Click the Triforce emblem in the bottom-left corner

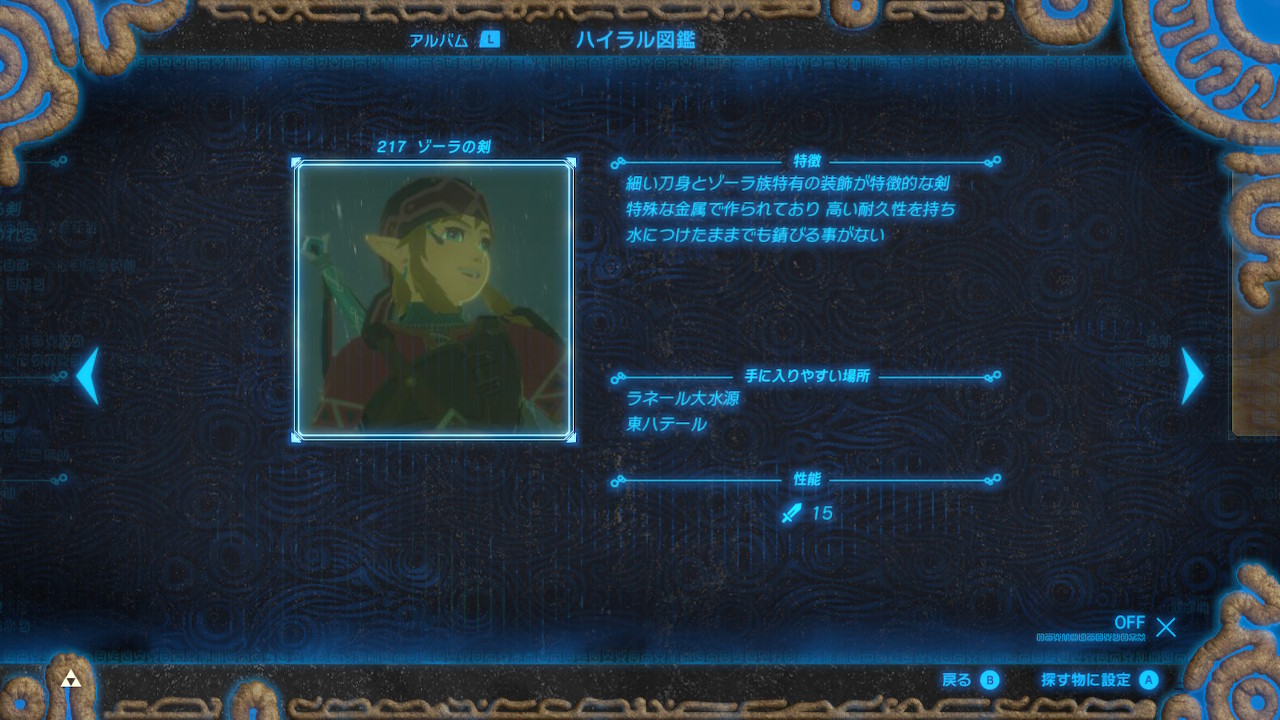tap(72, 676)
